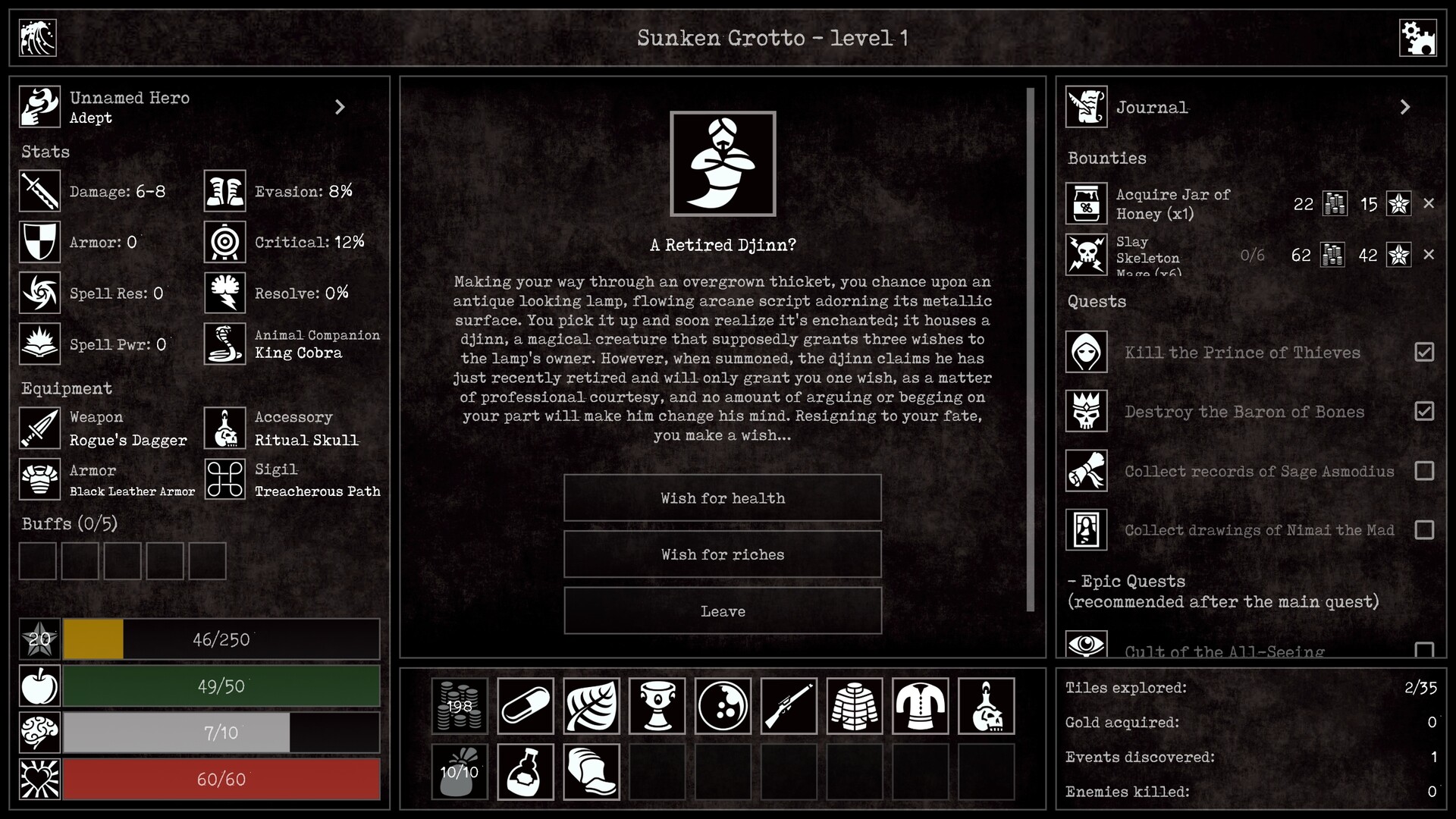Open the Ritual Skull accessory
1456x819 pixels.
point(224,428)
